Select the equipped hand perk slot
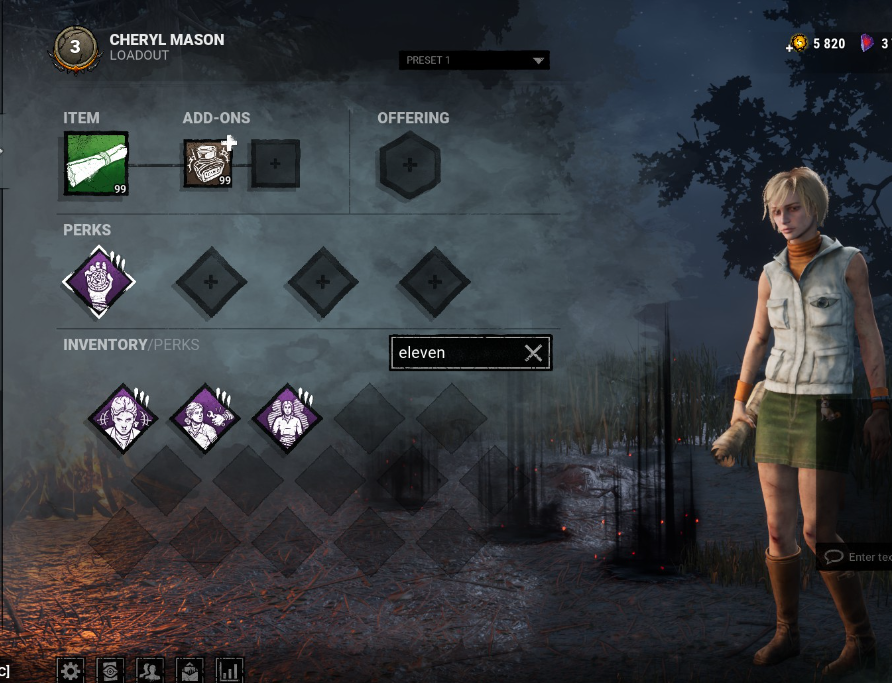The image size is (892, 683). click(98, 282)
